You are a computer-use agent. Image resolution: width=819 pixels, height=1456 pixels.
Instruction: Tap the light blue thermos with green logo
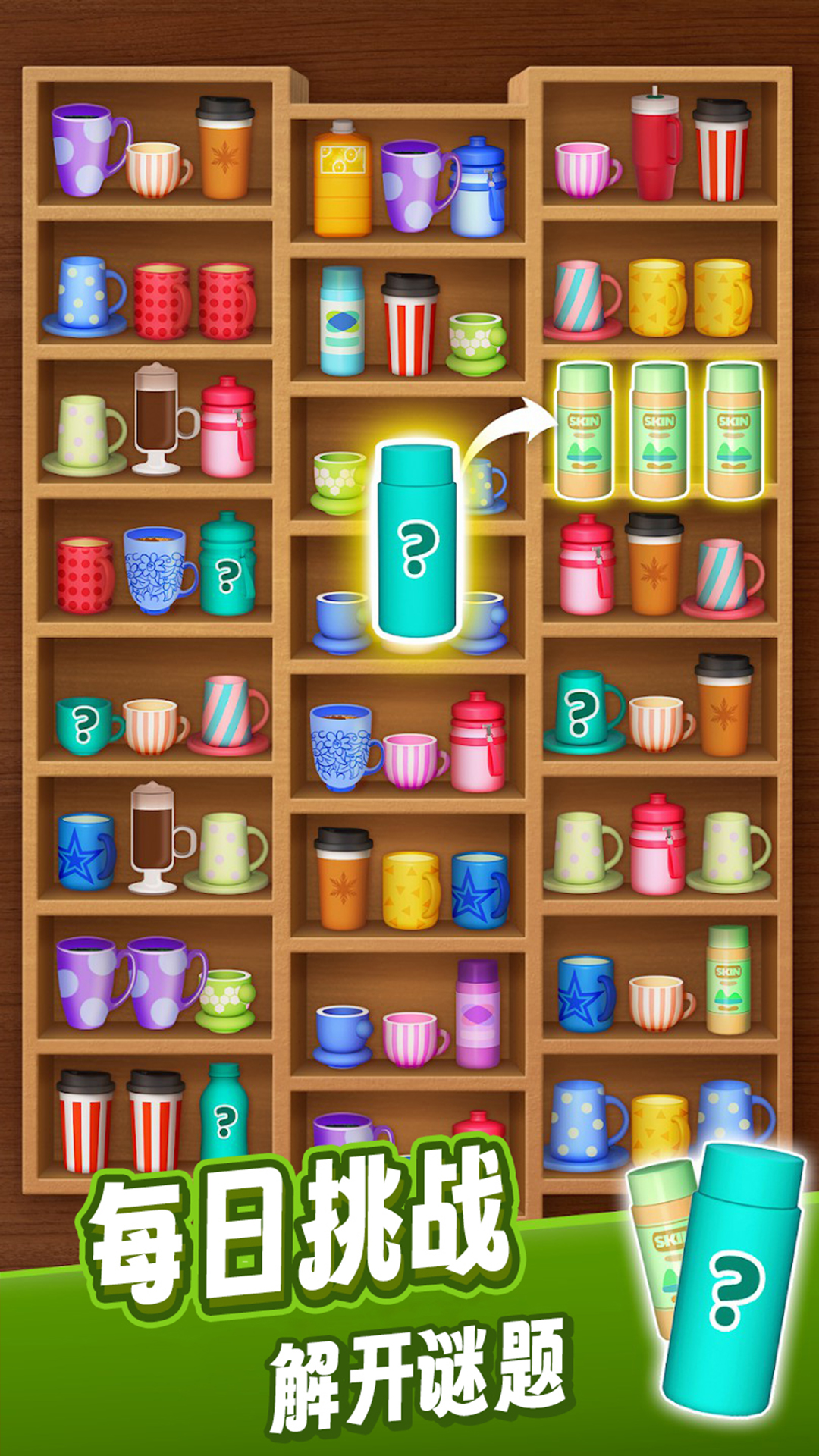coord(342,322)
